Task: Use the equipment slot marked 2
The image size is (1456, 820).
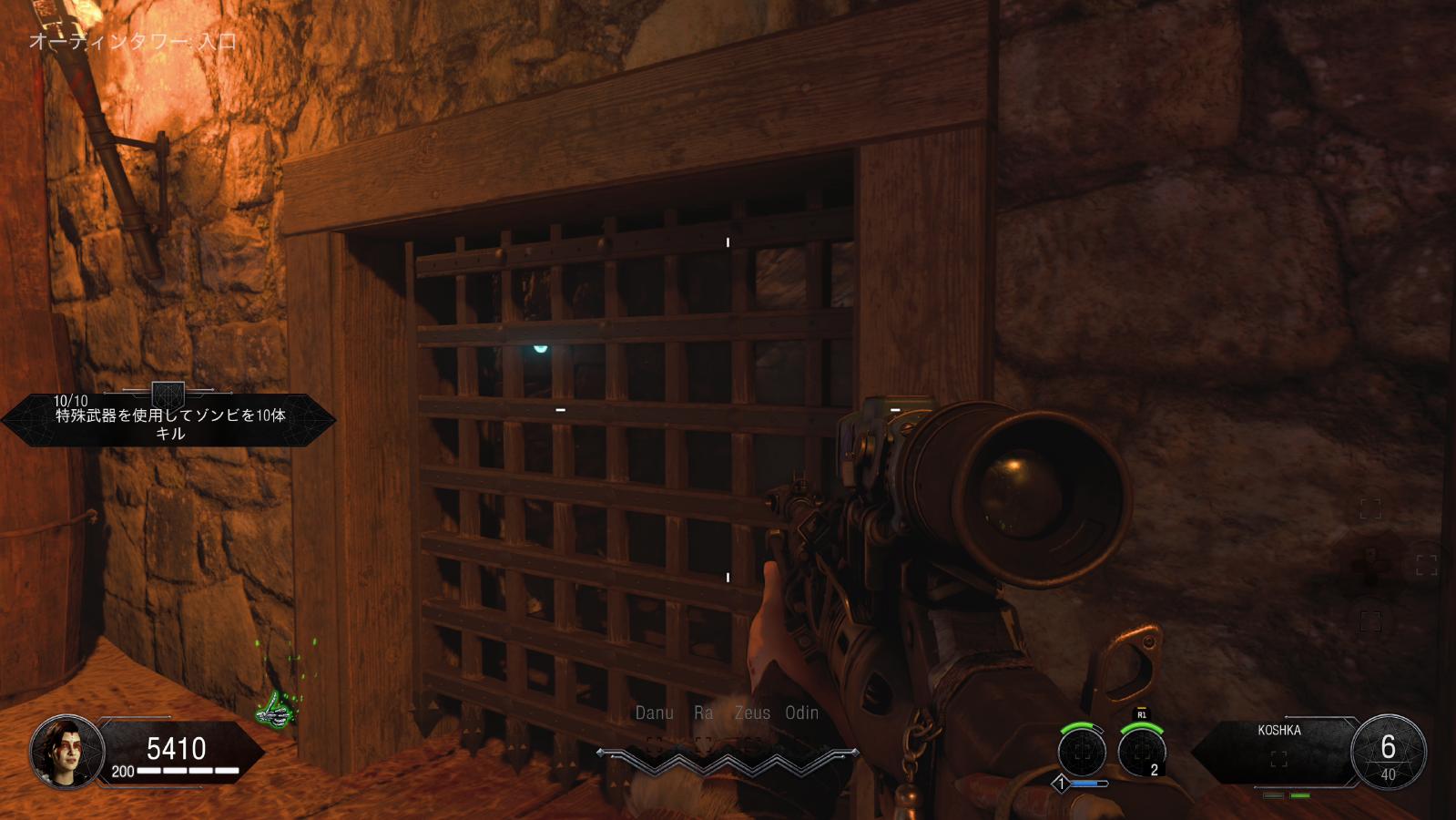Action: pos(1141,753)
